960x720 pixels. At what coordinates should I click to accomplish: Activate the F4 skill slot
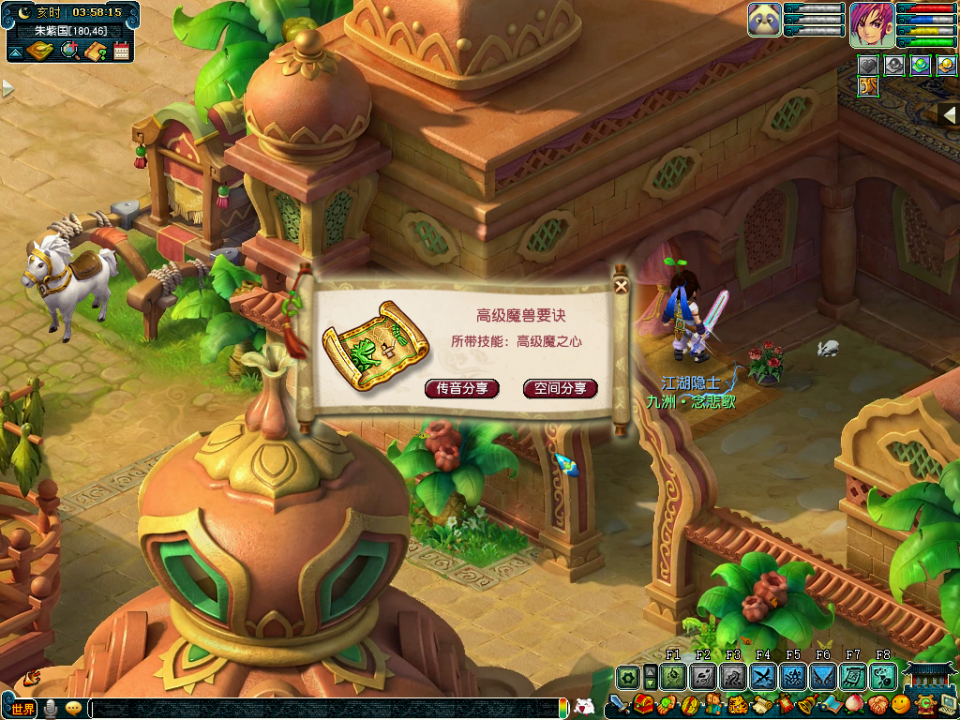tap(764, 677)
